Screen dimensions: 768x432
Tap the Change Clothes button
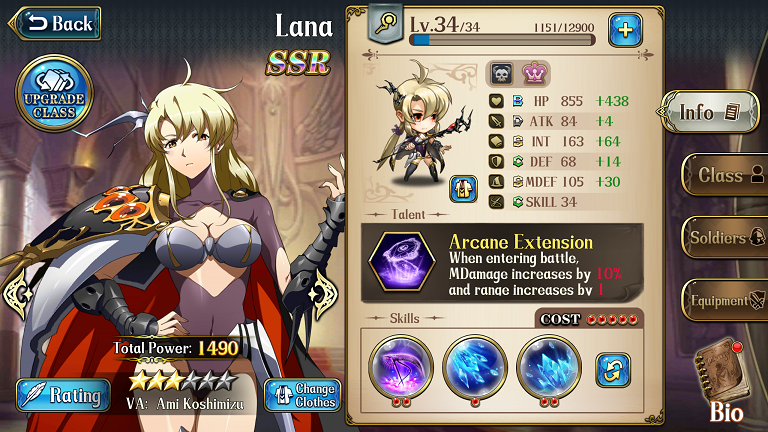(x=301, y=394)
